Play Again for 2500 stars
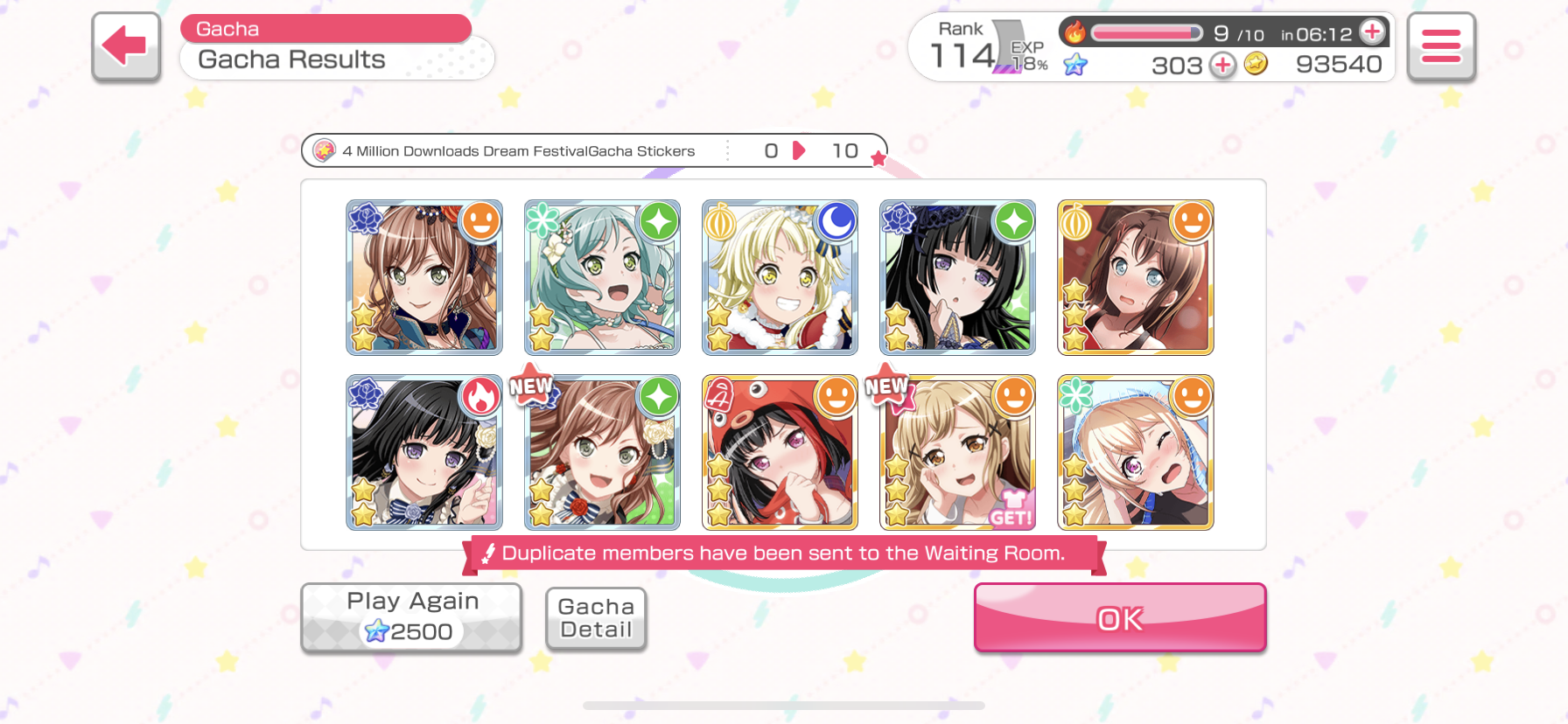 pyautogui.click(x=411, y=617)
